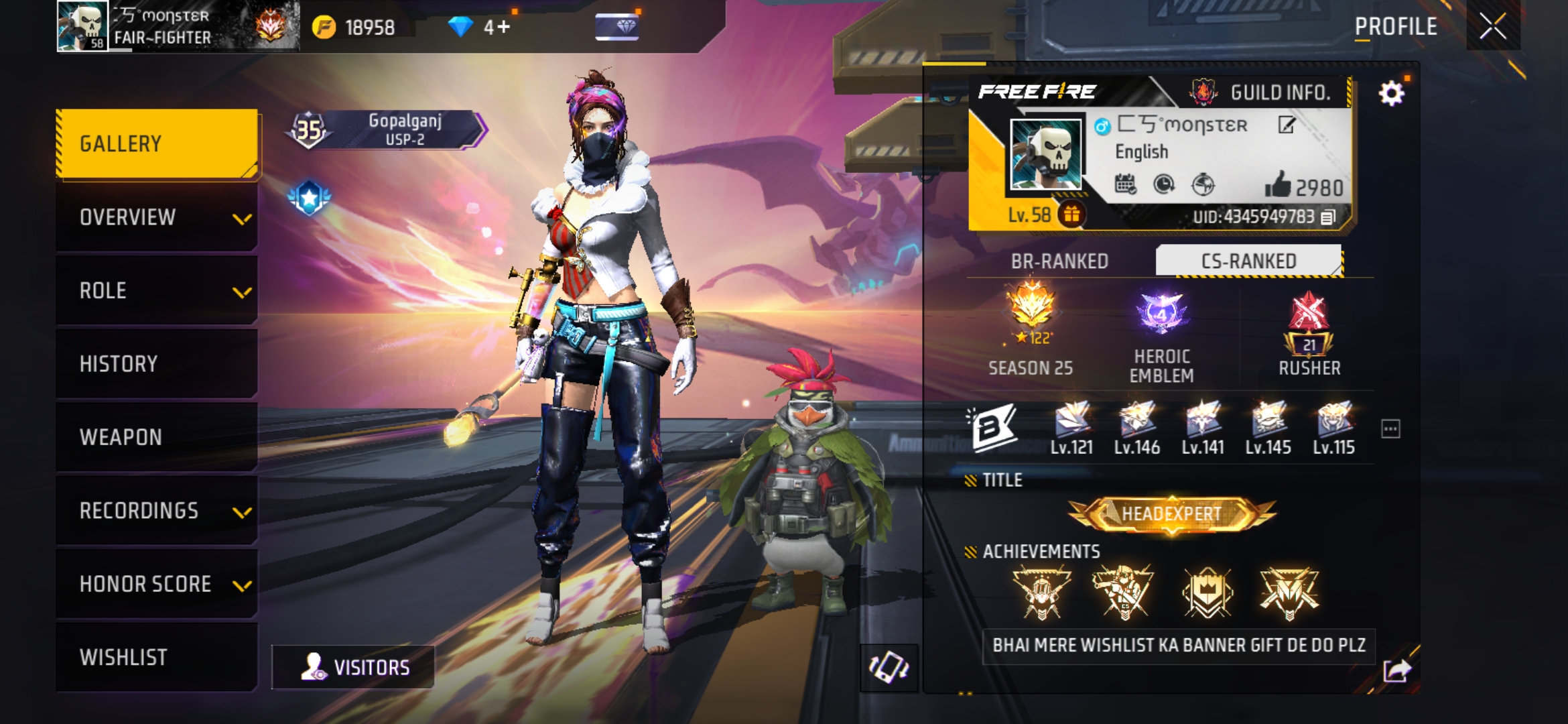Switch to the BR-Ranked tab
Image resolution: width=1568 pixels, height=724 pixels.
click(1059, 261)
